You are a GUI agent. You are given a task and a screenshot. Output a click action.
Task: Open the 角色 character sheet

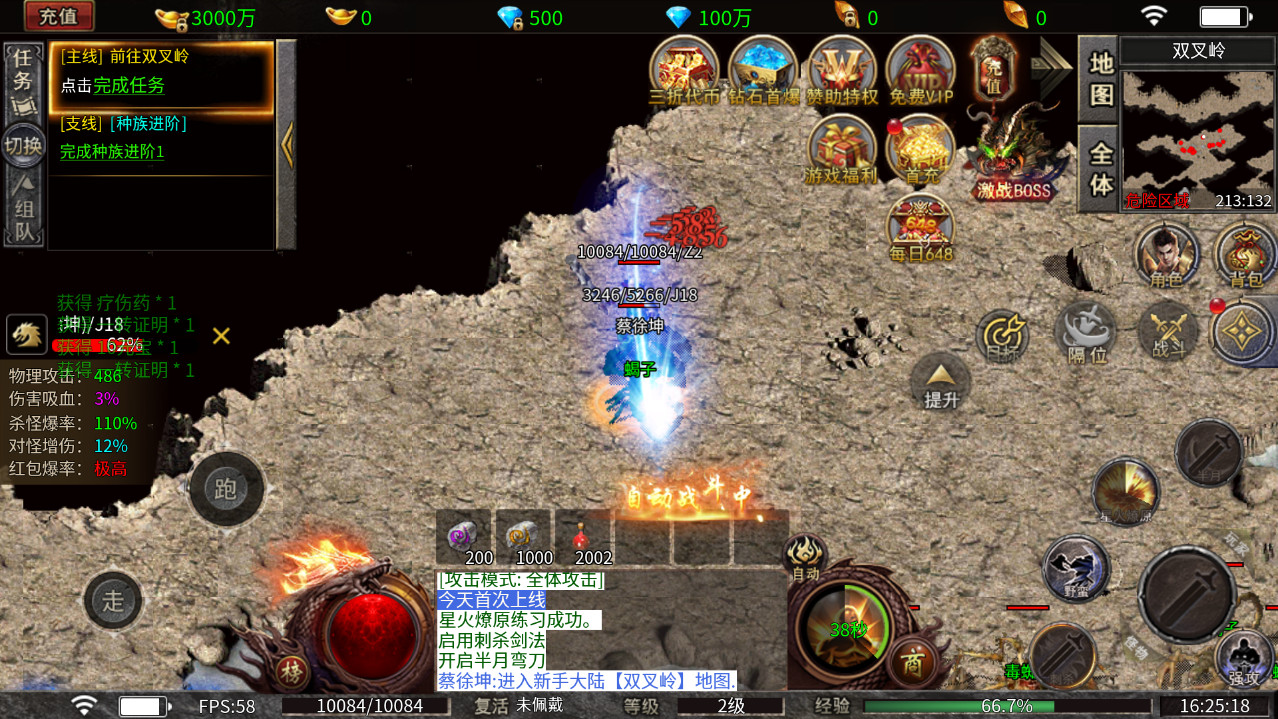point(1166,256)
